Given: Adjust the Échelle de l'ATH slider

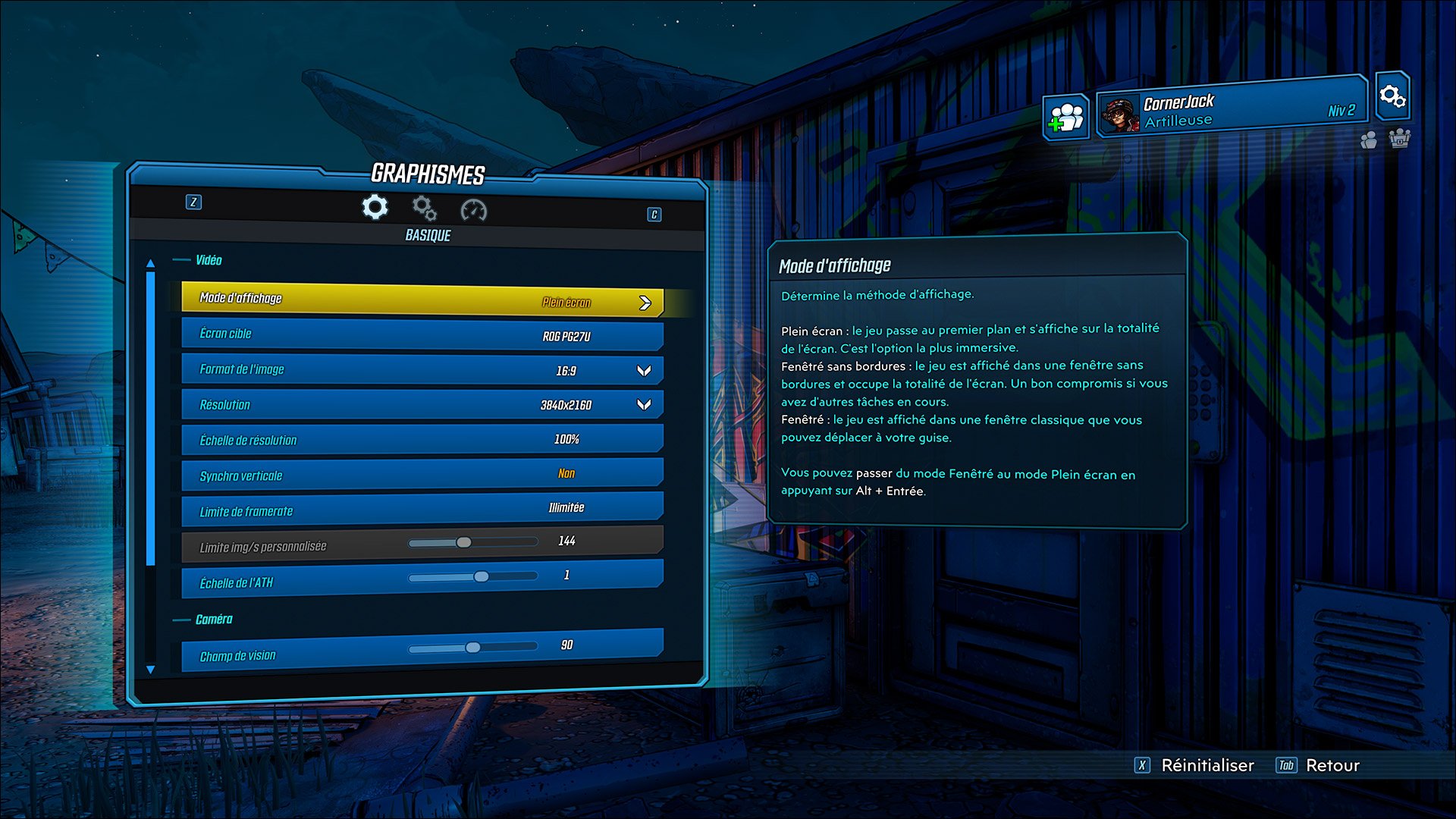Looking at the screenshot, I should pyautogui.click(x=481, y=577).
